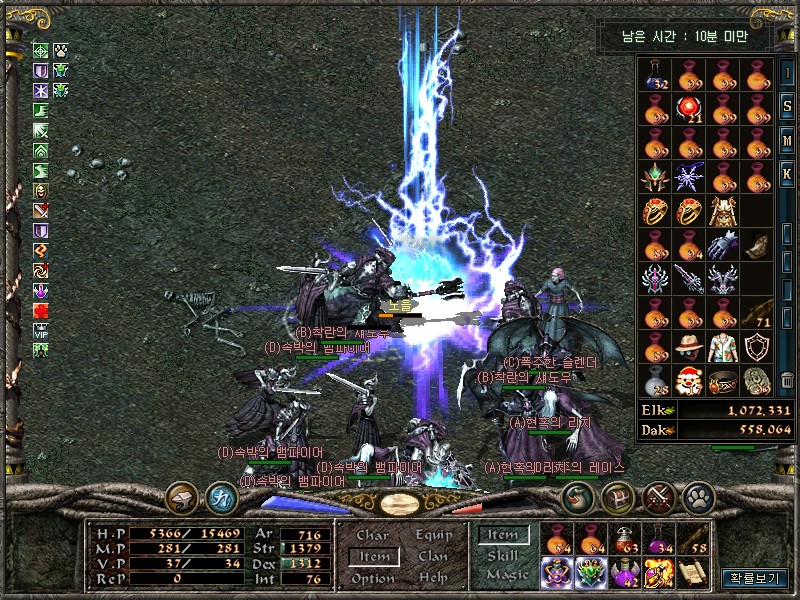Open the Help menu
This screenshot has height=600, width=800.
point(433,578)
